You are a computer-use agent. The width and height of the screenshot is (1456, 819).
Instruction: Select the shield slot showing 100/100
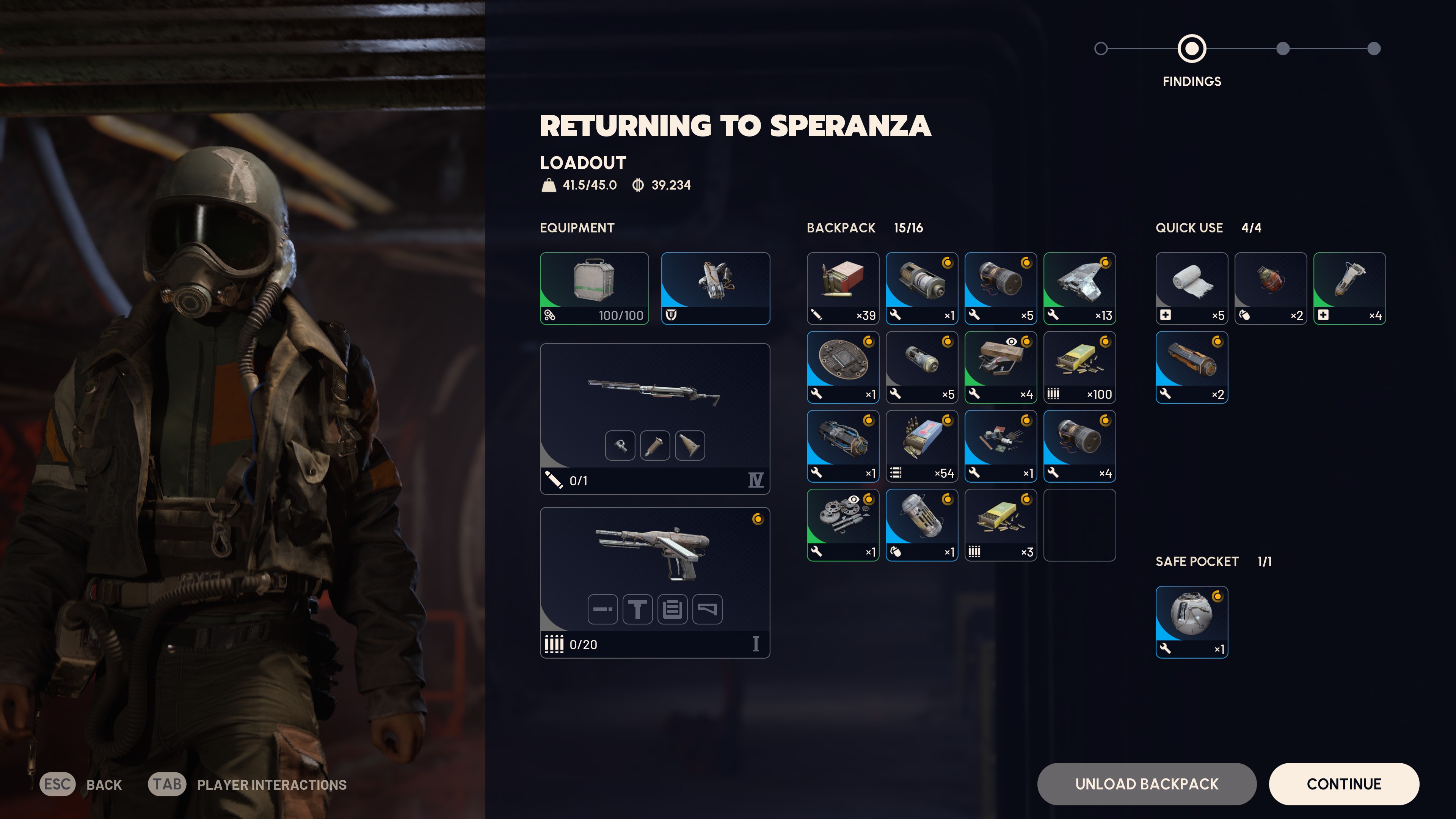(594, 288)
